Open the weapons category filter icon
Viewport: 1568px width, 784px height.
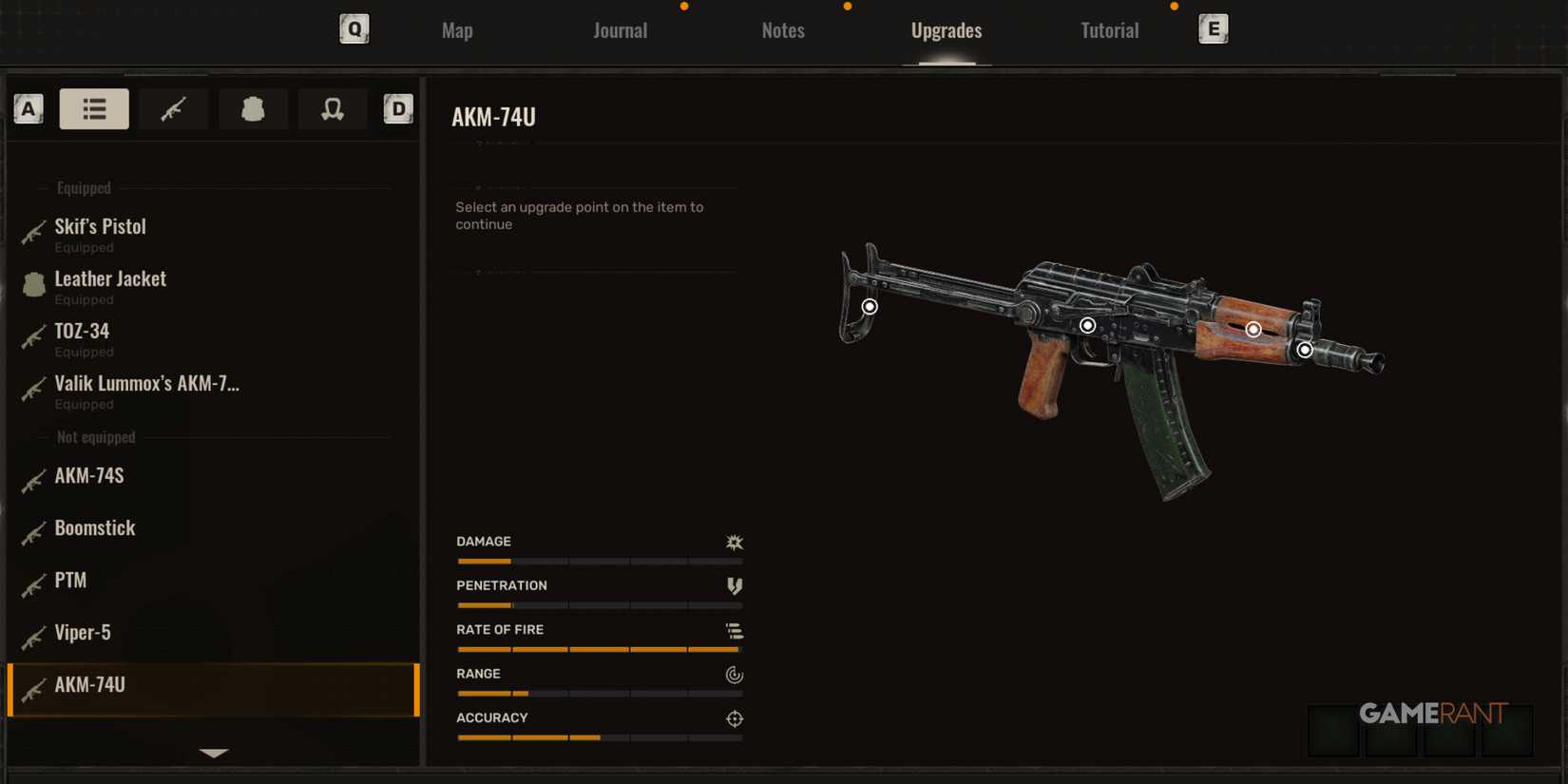point(173,108)
